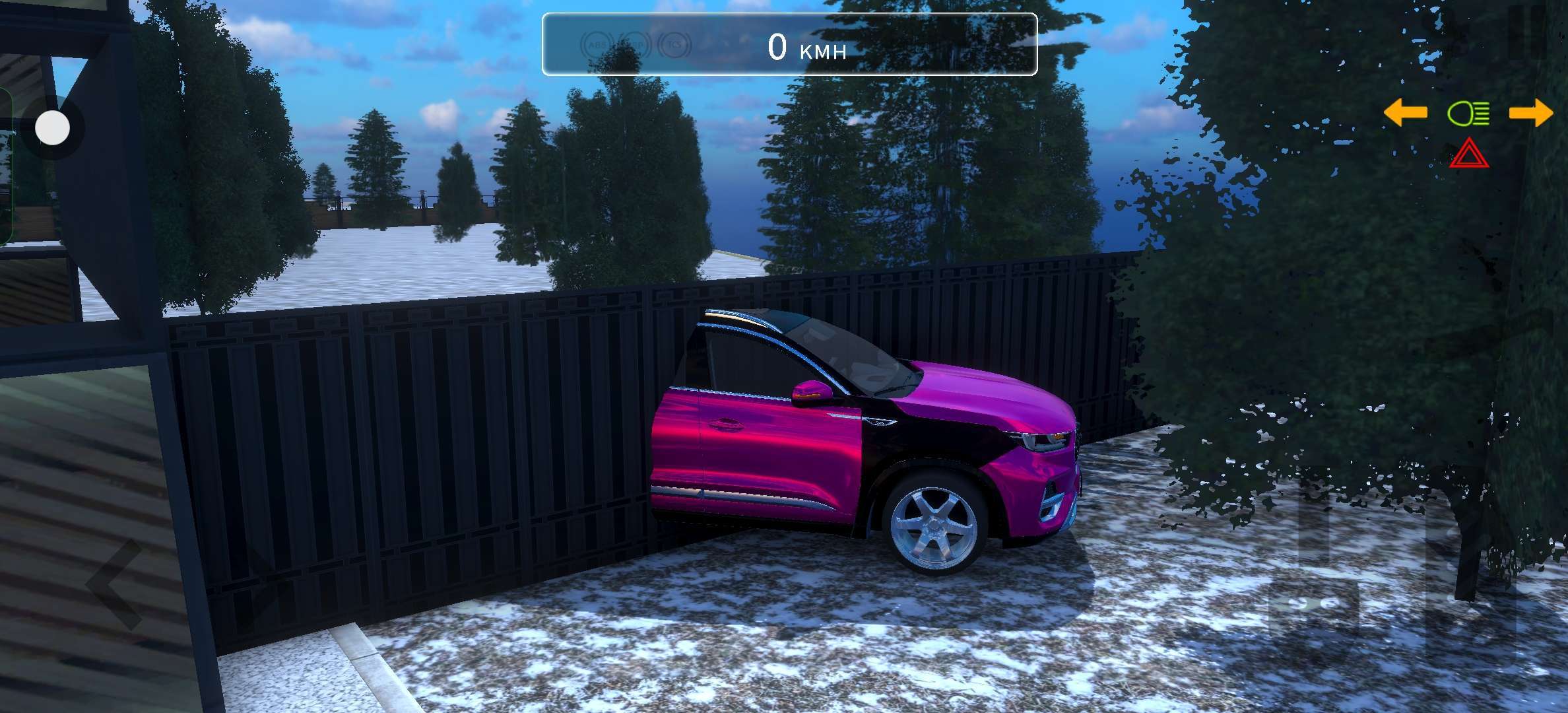Activate the left turn signal arrow
This screenshot has width=1568, height=713.
tap(1405, 113)
